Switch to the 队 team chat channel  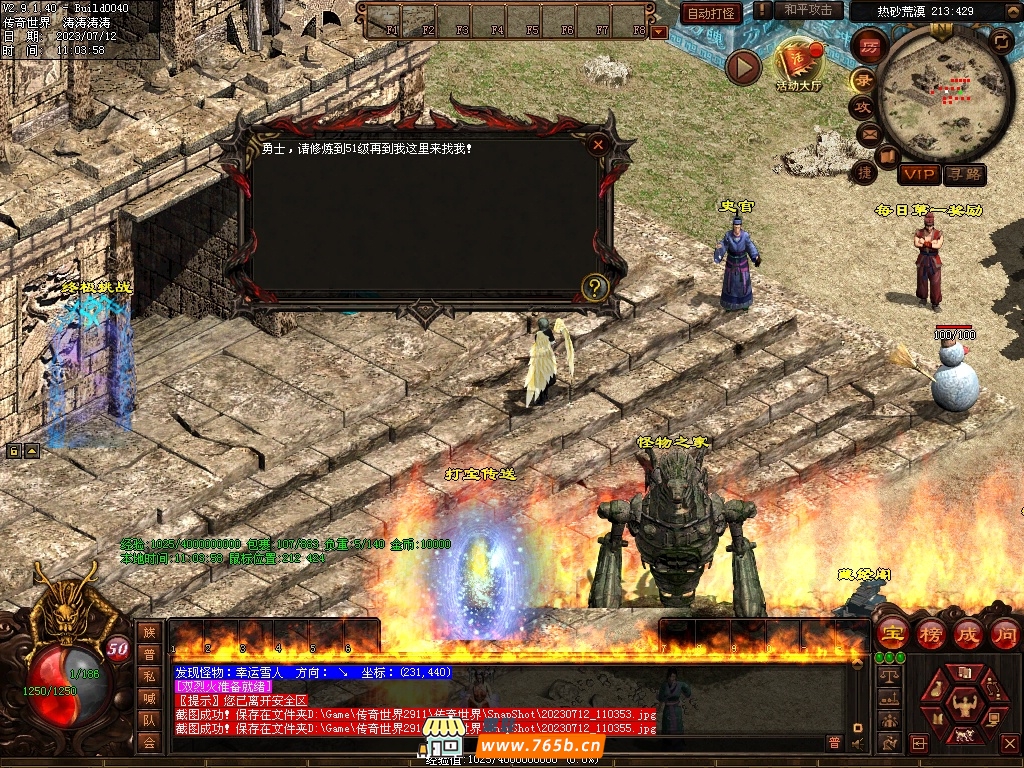(x=149, y=720)
